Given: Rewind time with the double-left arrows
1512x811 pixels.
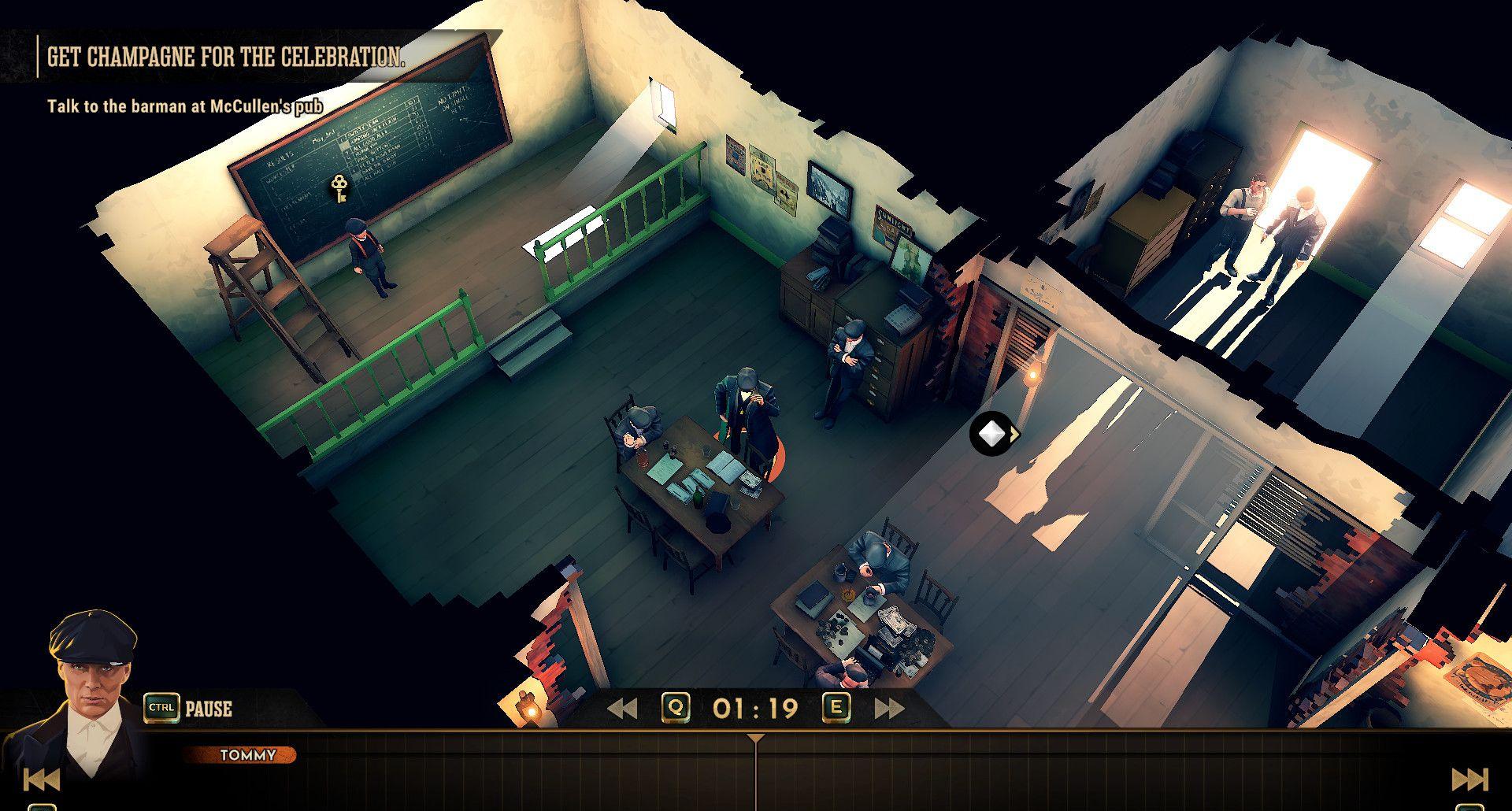Looking at the screenshot, I should pyautogui.click(x=622, y=709).
